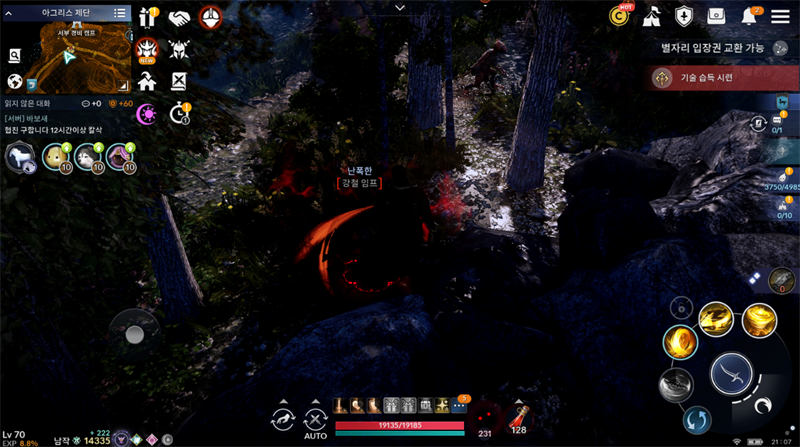Cast the golden ring skill
800x447 pixels.
point(680,342)
